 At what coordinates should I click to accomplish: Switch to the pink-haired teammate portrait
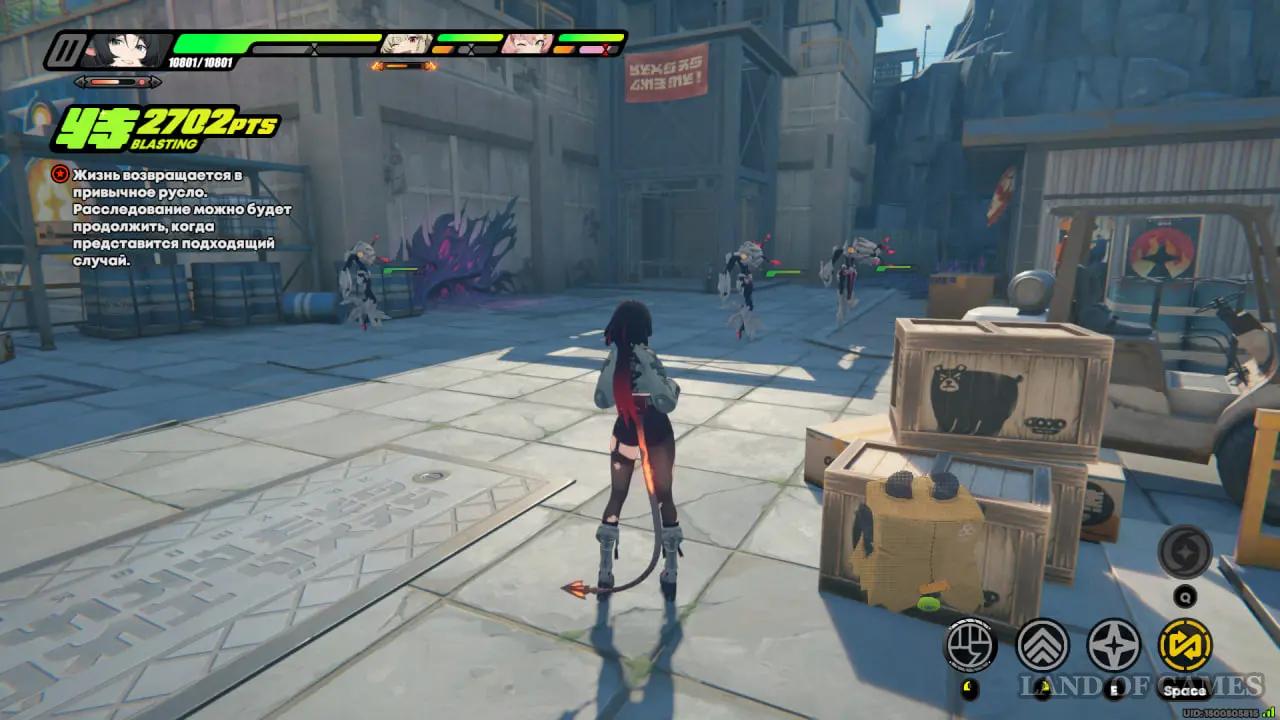point(528,44)
